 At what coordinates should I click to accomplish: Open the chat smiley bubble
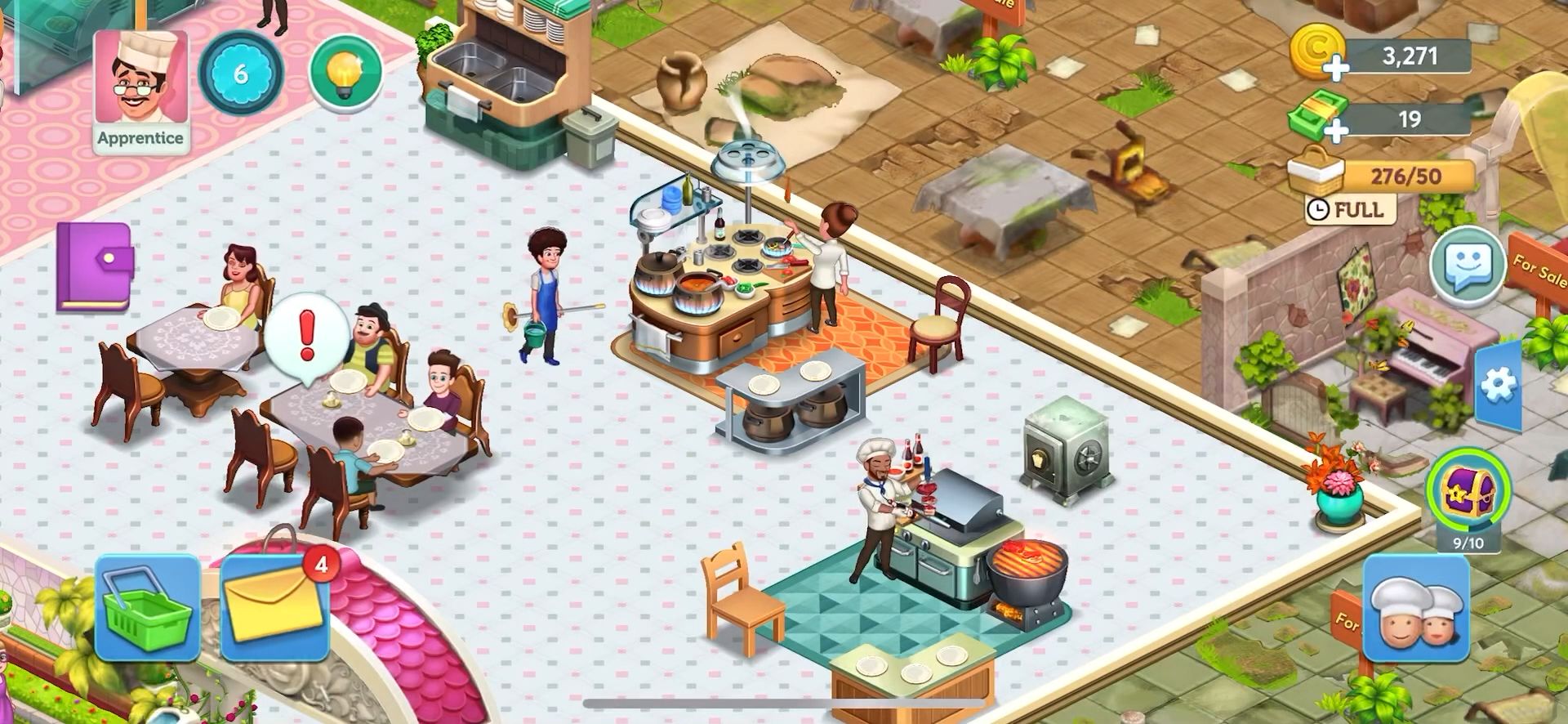[1468, 266]
